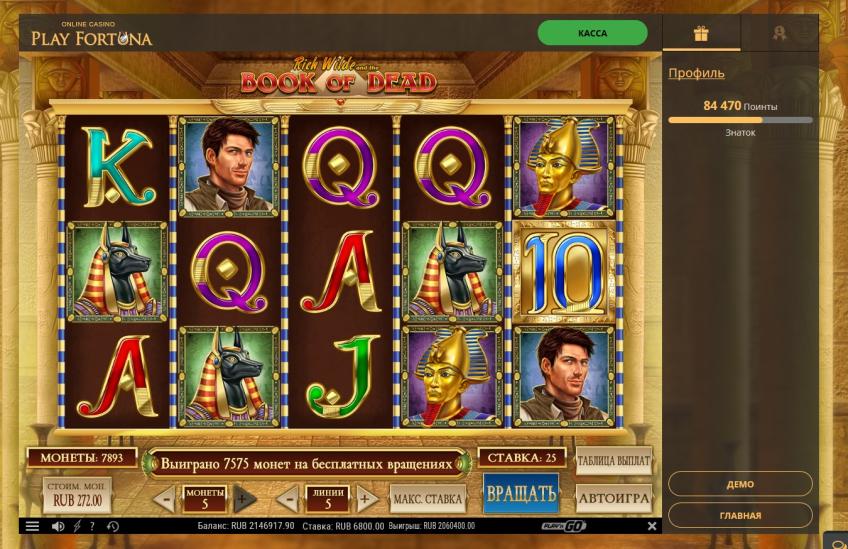Open the Профиль link

[696, 73]
